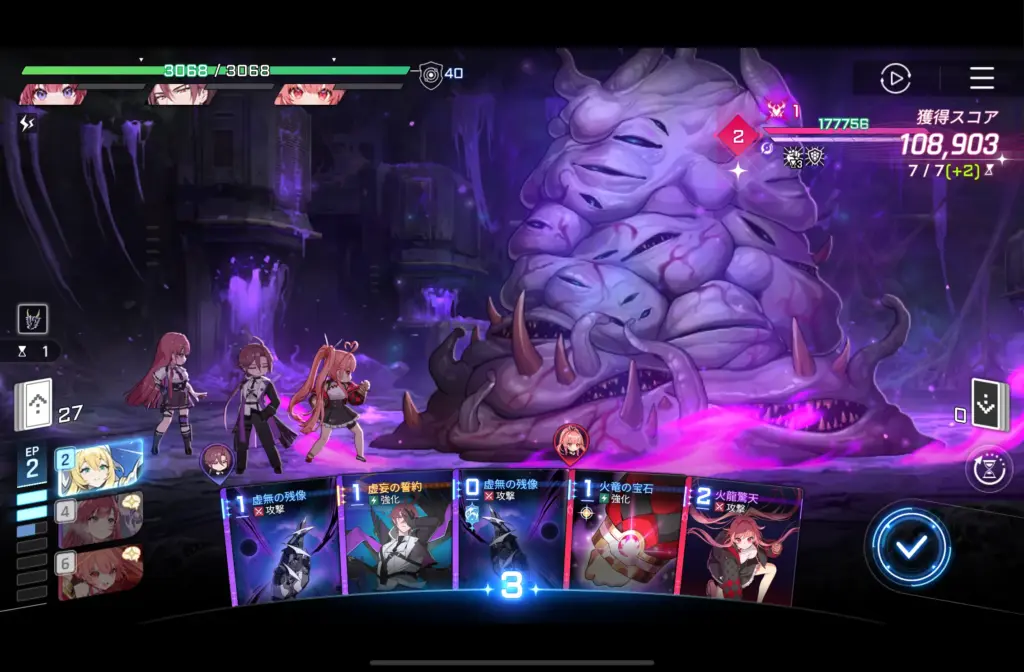Select the character skill portrait costing 4

pos(99,519)
